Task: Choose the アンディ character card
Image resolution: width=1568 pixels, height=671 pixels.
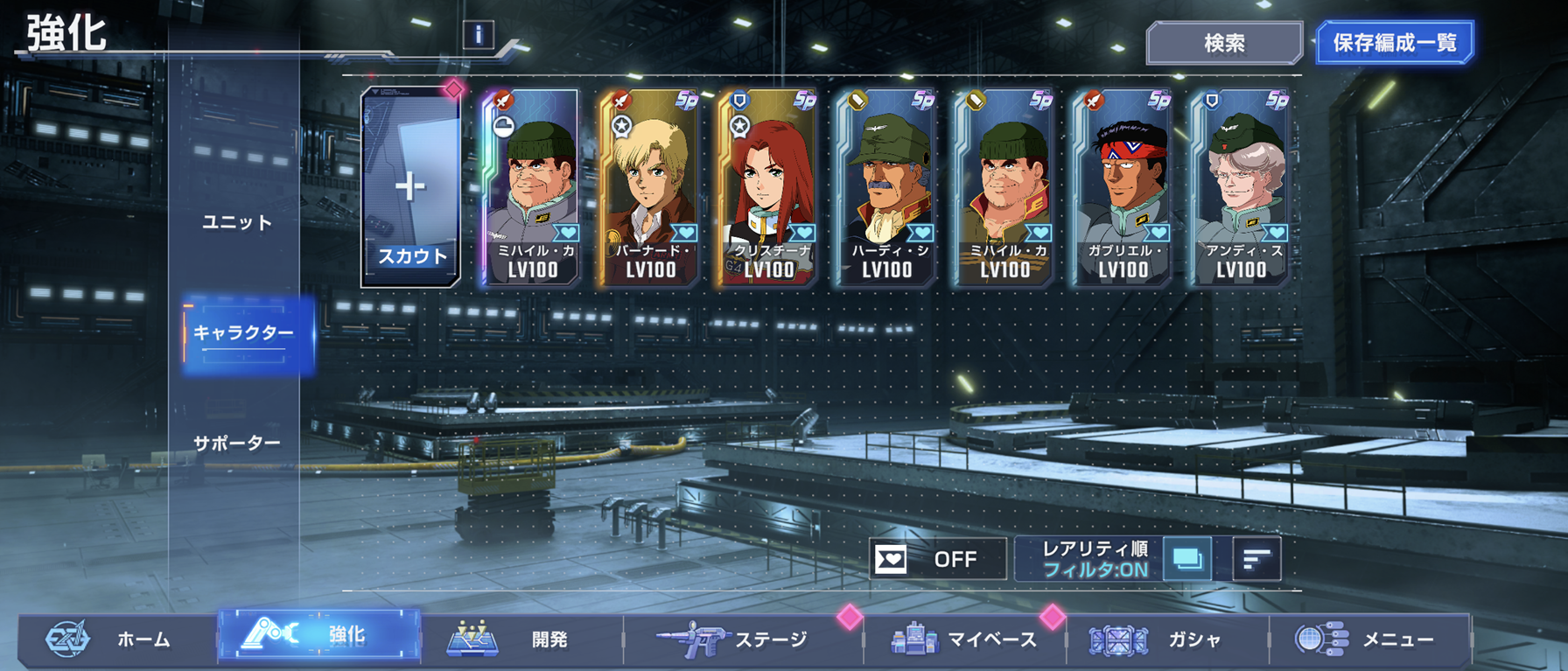Action: pyautogui.click(x=1240, y=188)
